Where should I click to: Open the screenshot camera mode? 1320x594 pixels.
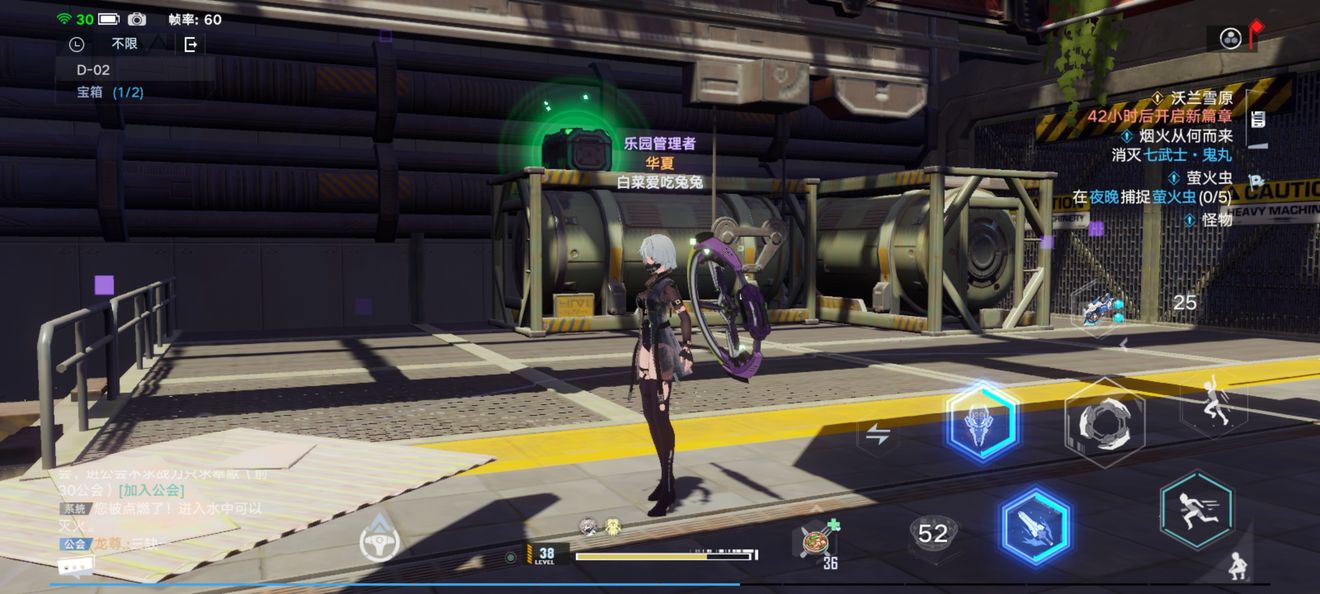click(x=137, y=19)
